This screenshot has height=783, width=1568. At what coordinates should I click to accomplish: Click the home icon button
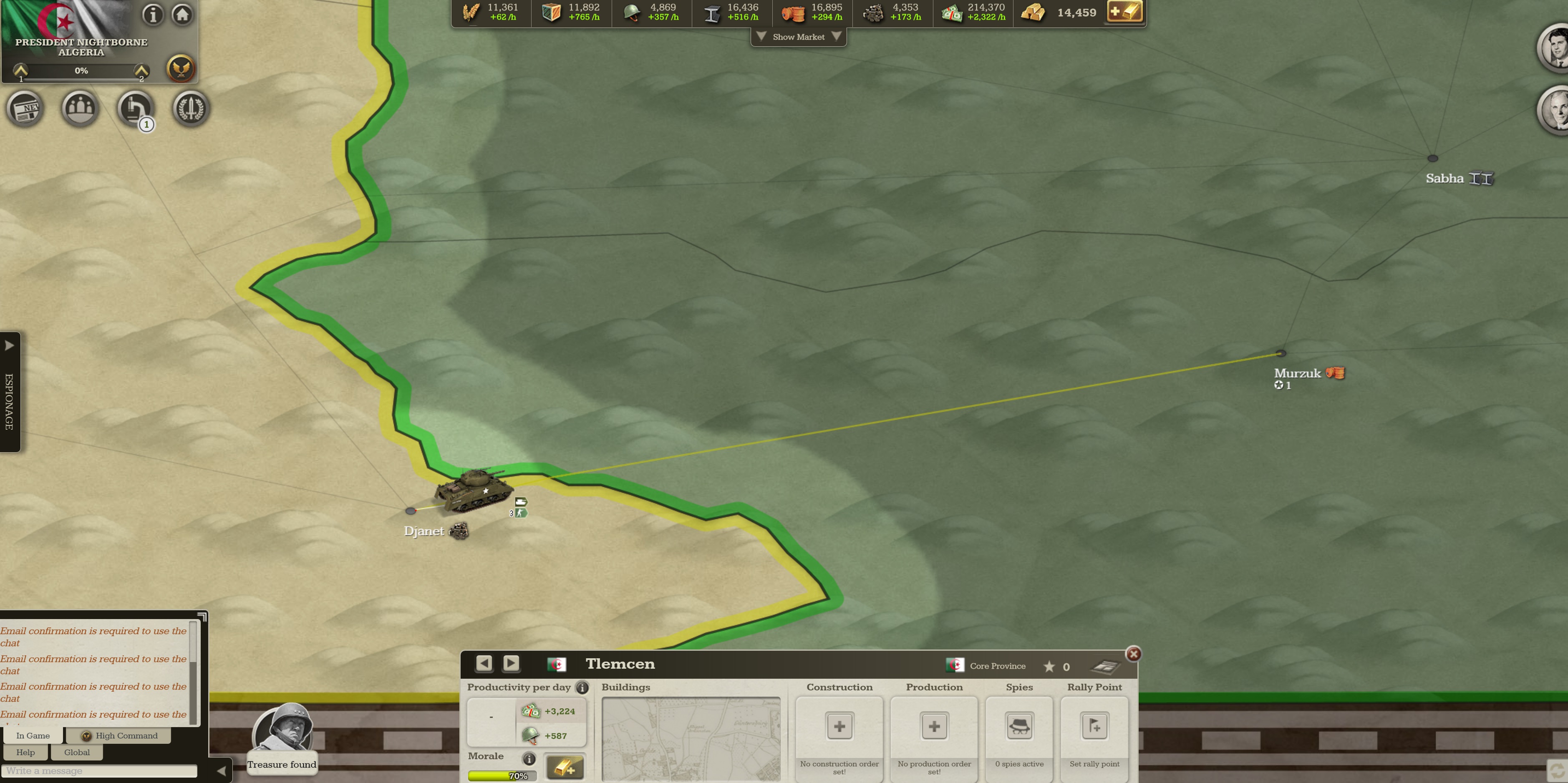point(182,14)
